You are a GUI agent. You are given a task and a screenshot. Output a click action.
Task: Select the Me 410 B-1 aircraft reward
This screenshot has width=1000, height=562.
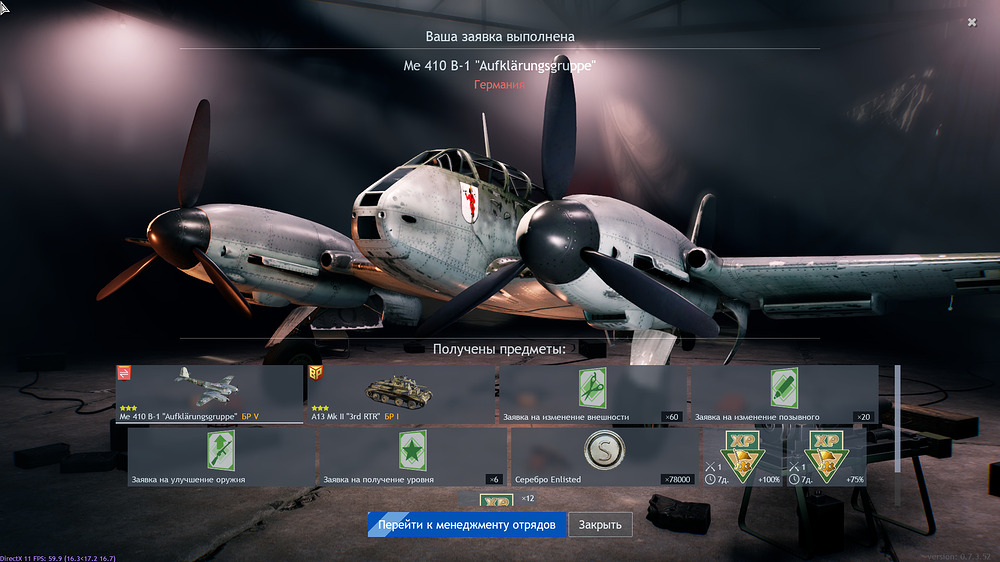pos(209,394)
